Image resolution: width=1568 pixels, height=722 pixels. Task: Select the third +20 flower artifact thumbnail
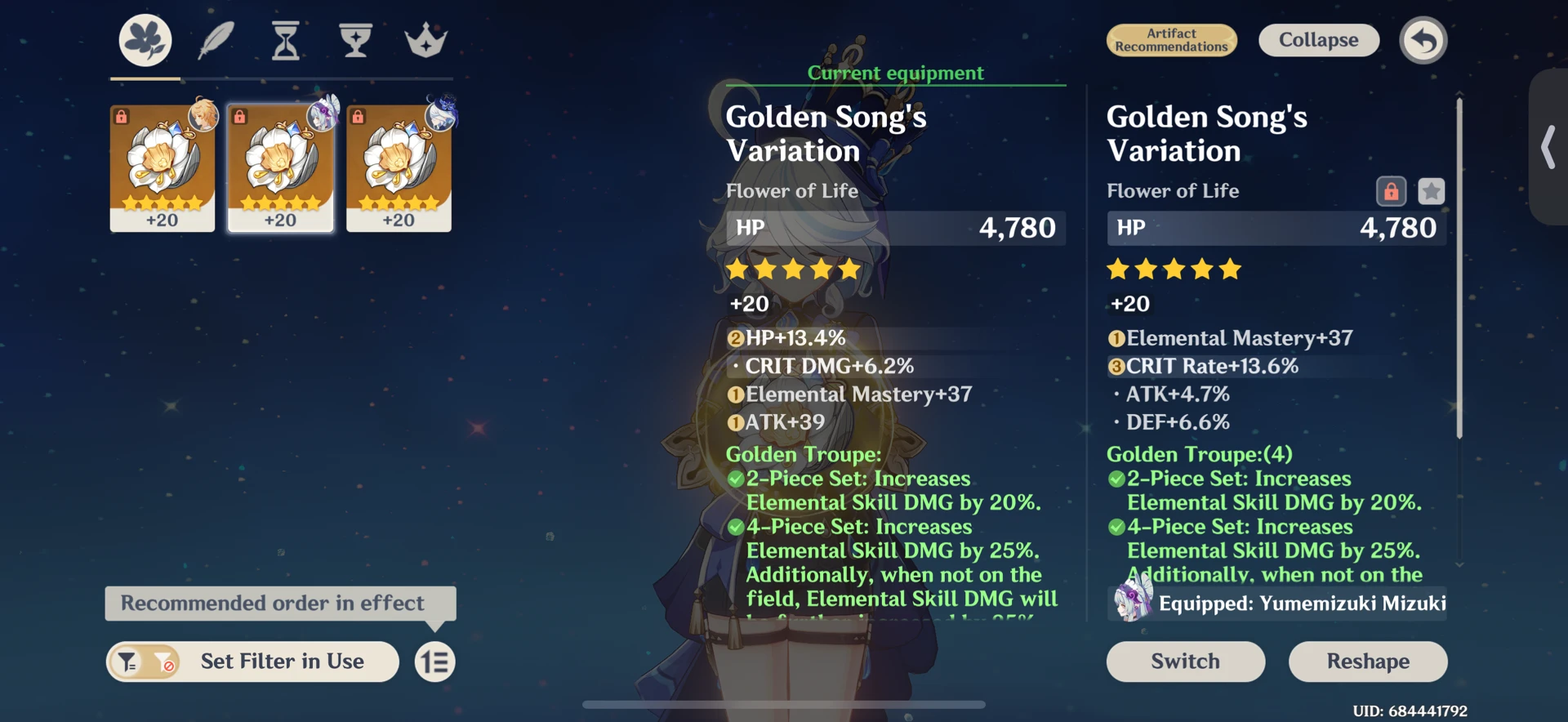pos(399,167)
